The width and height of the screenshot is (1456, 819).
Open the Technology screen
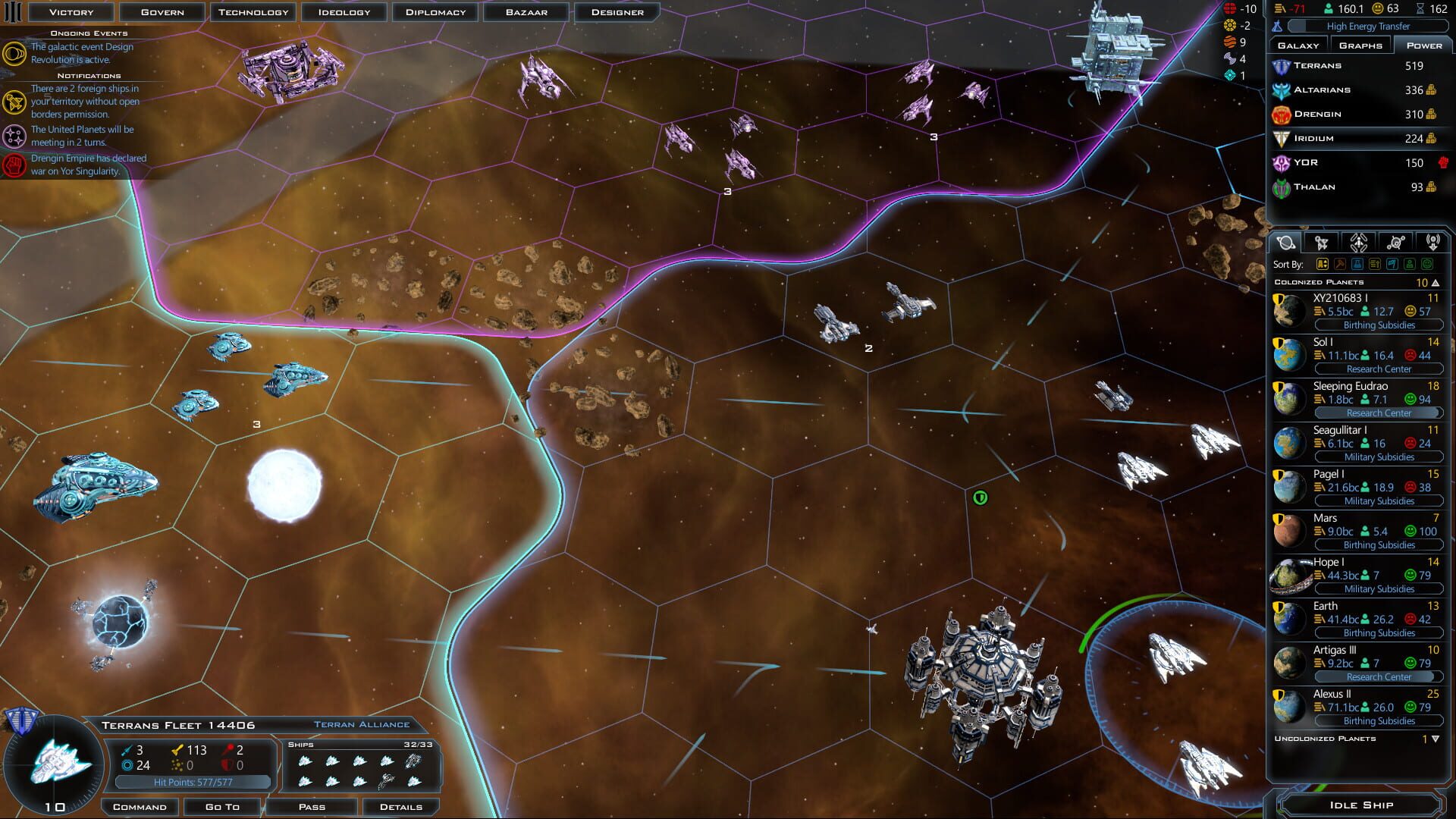coord(254,11)
